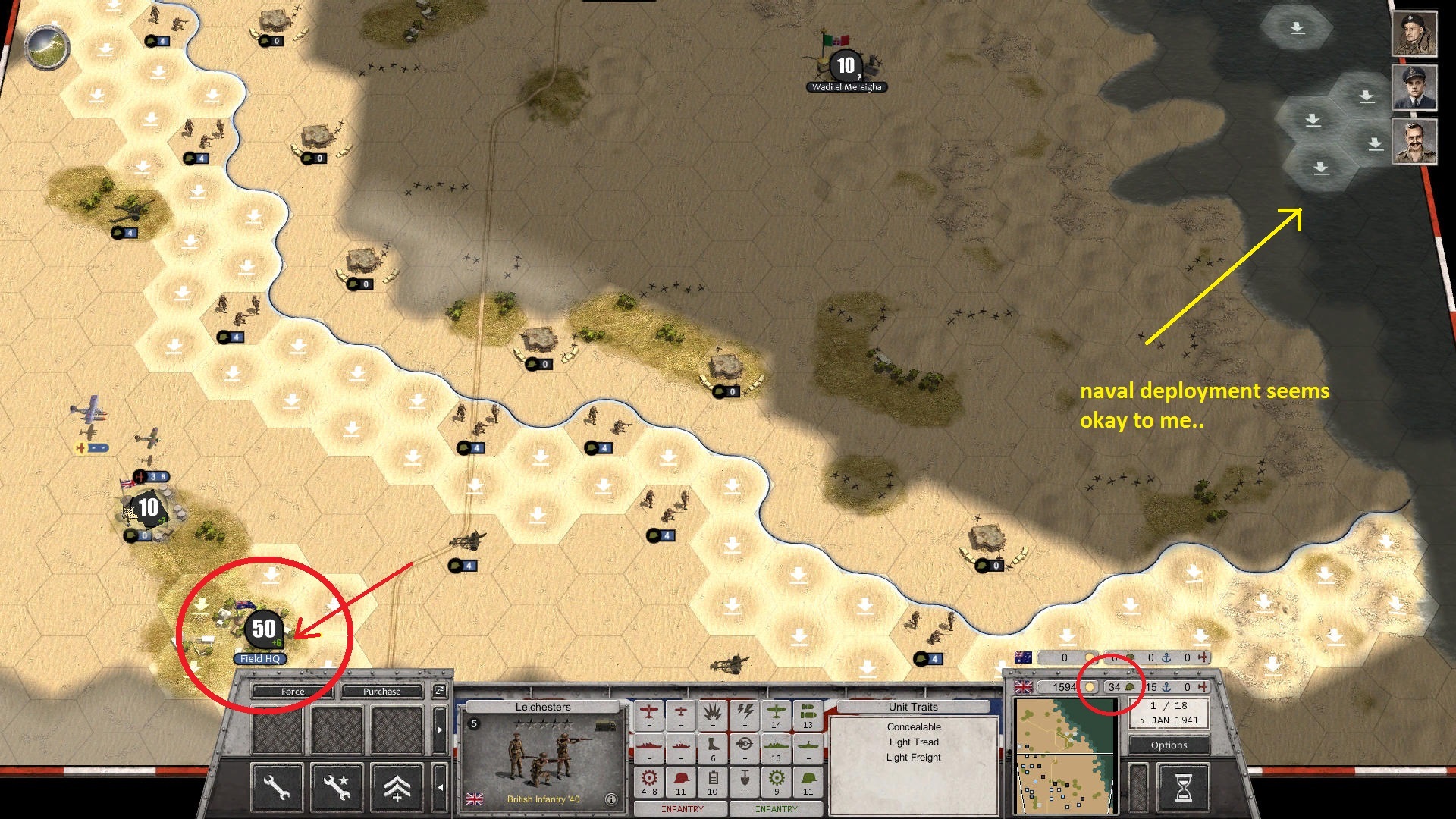Click the info icon on the Leichesters card
This screenshot has height=819, width=1456.
coord(611,798)
